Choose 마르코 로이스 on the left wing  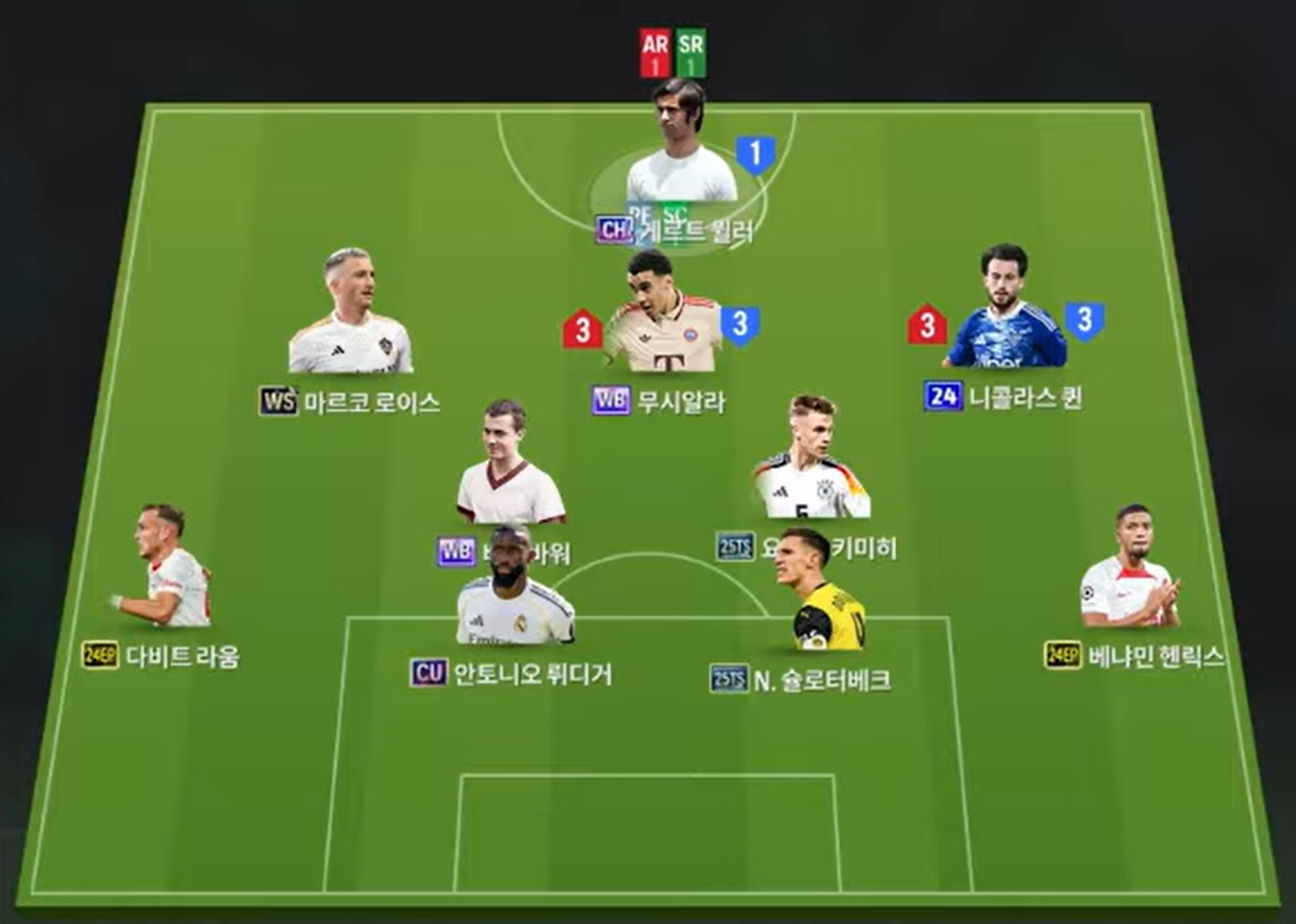pos(350,317)
